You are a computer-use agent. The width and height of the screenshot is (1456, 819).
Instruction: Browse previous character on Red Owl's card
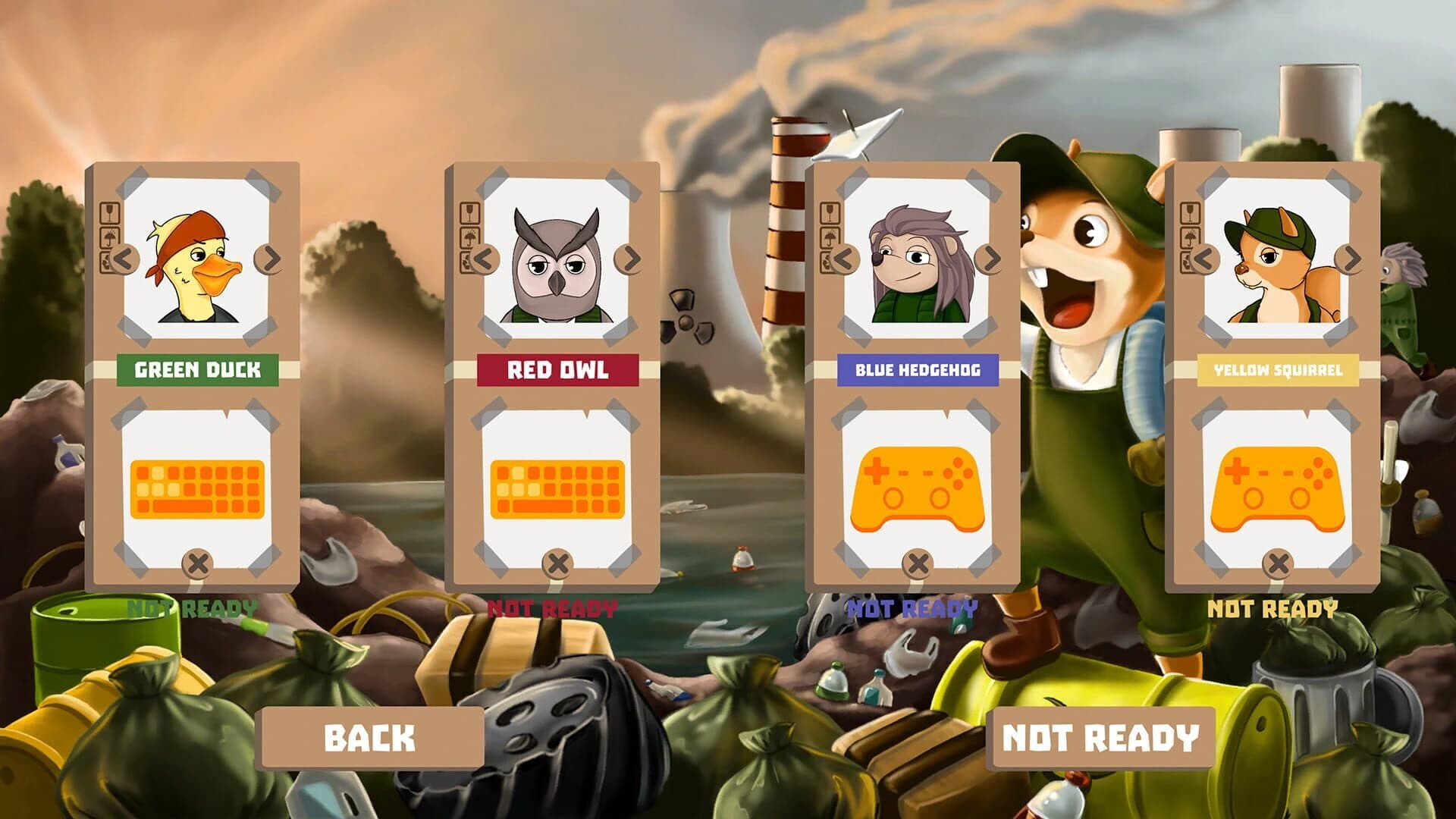486,258
